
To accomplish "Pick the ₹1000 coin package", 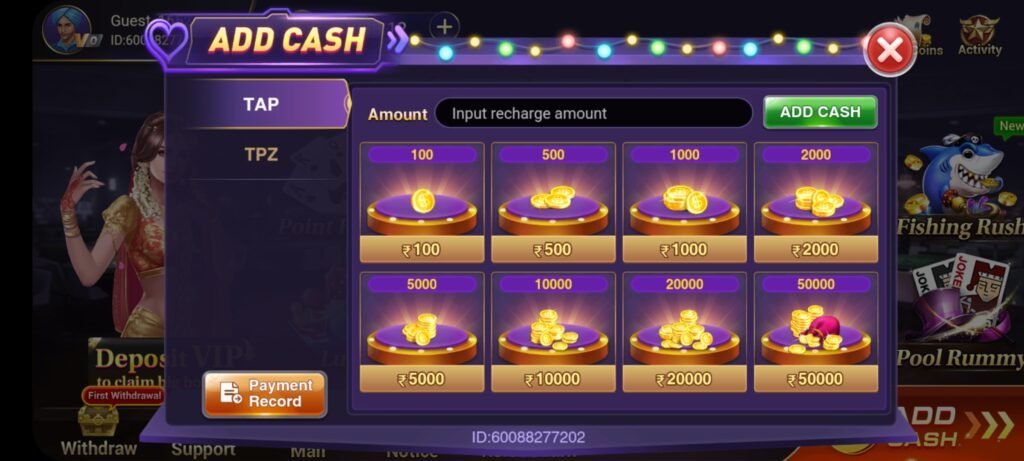I will pyautogui.click(x=685, y=203).
